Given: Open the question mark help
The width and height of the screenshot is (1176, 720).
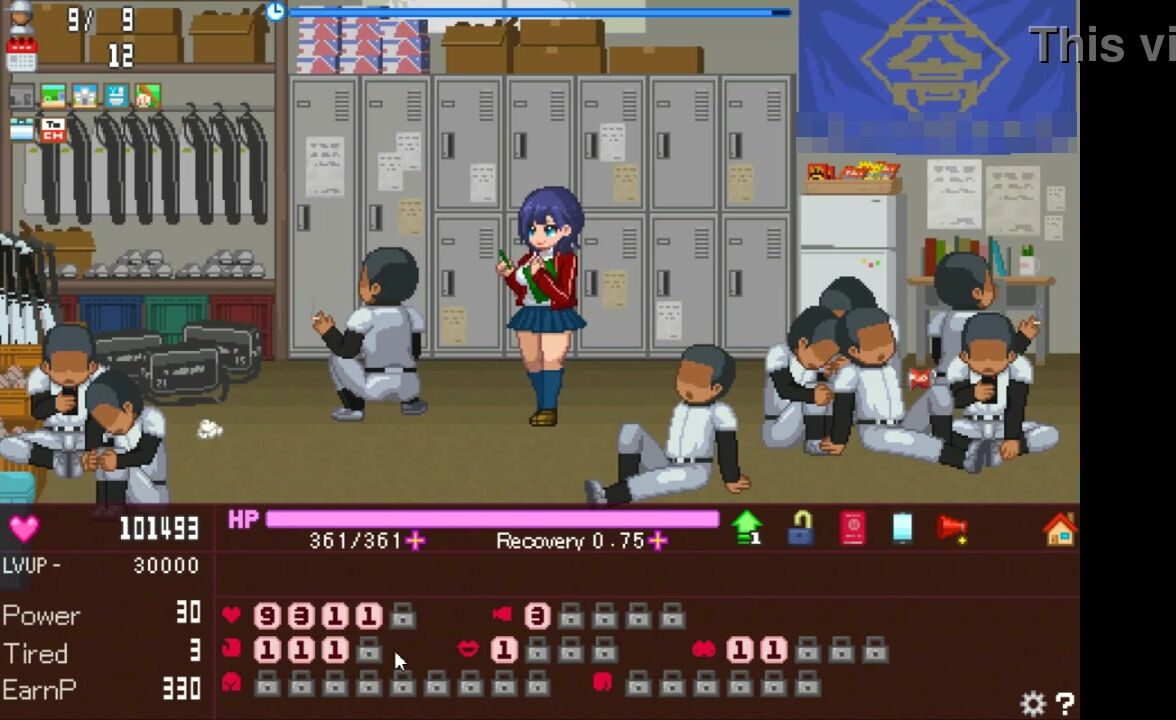Looking at the screenshot, I should point(1065,704).
